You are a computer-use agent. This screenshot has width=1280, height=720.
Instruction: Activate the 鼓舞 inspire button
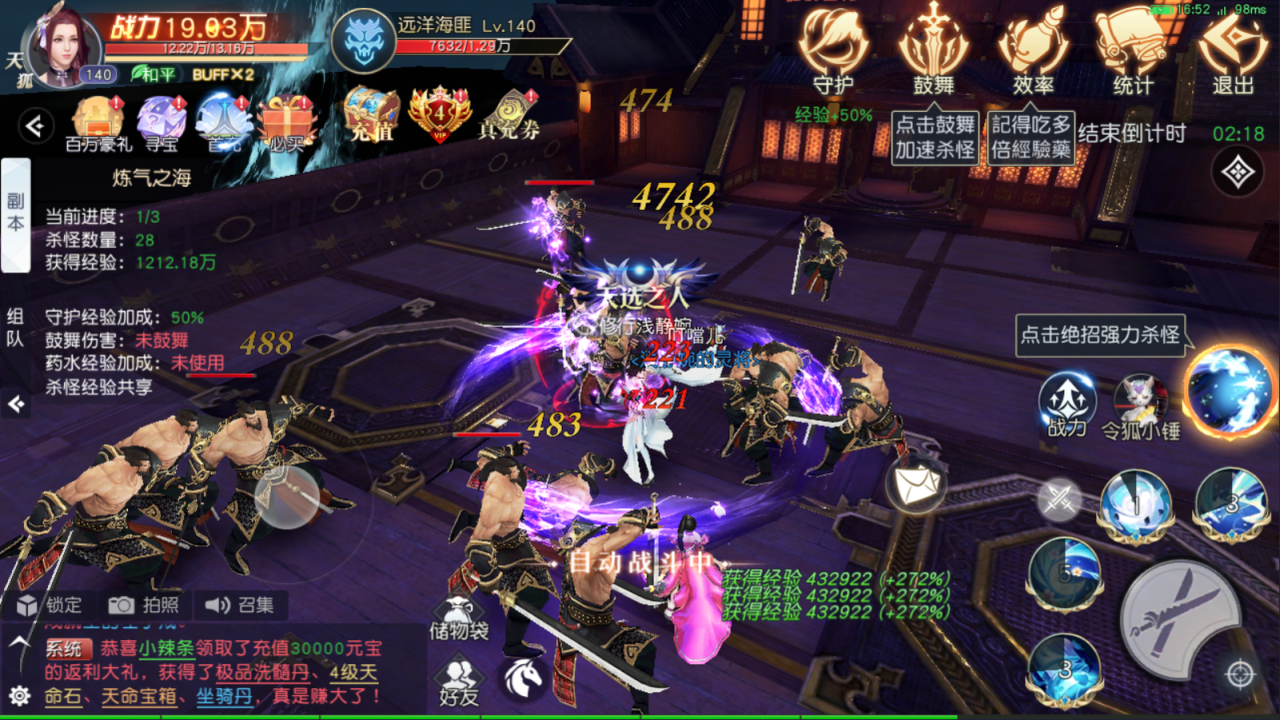[933, 50]
